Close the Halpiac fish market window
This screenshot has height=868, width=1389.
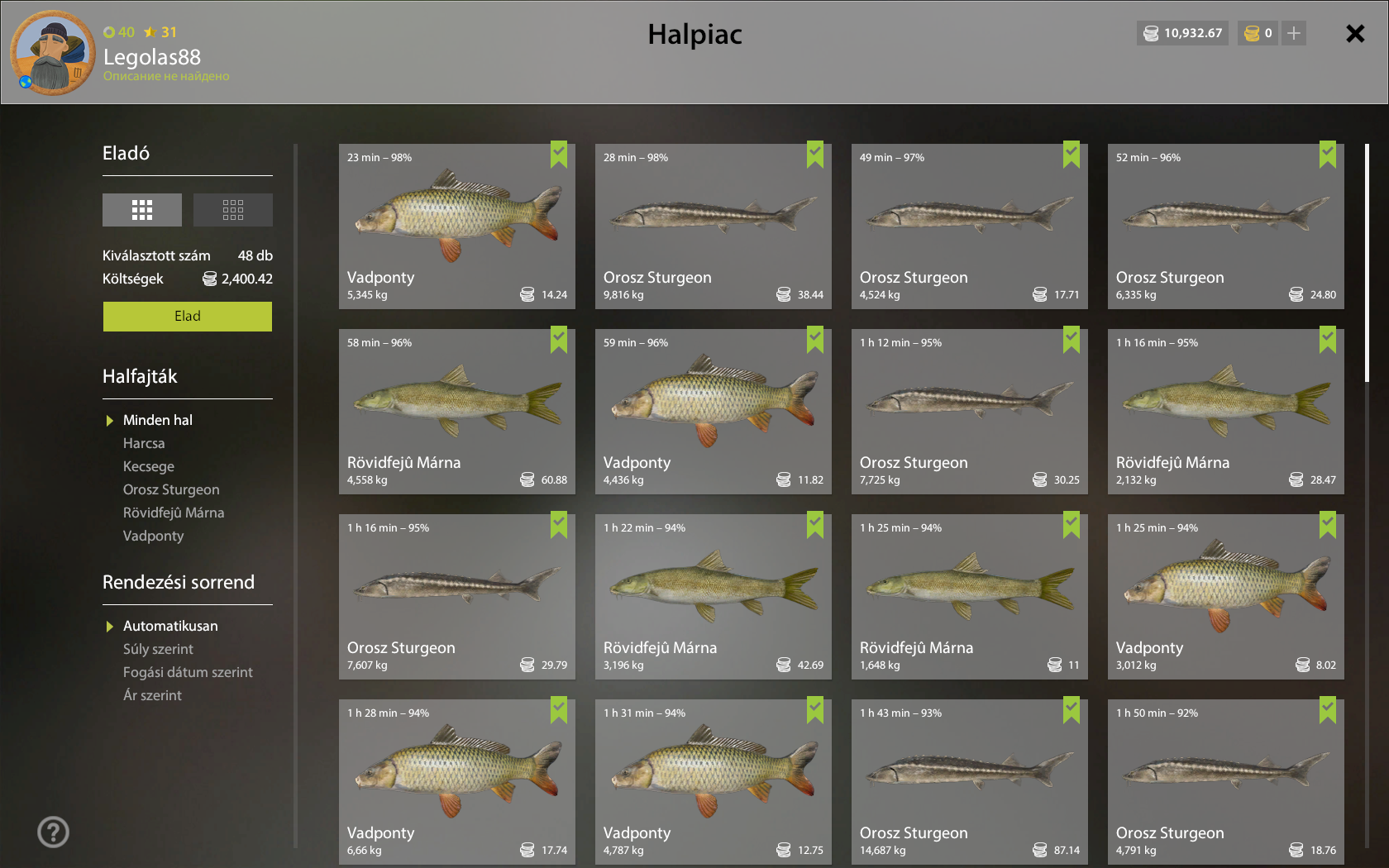tap(1354, 34)
